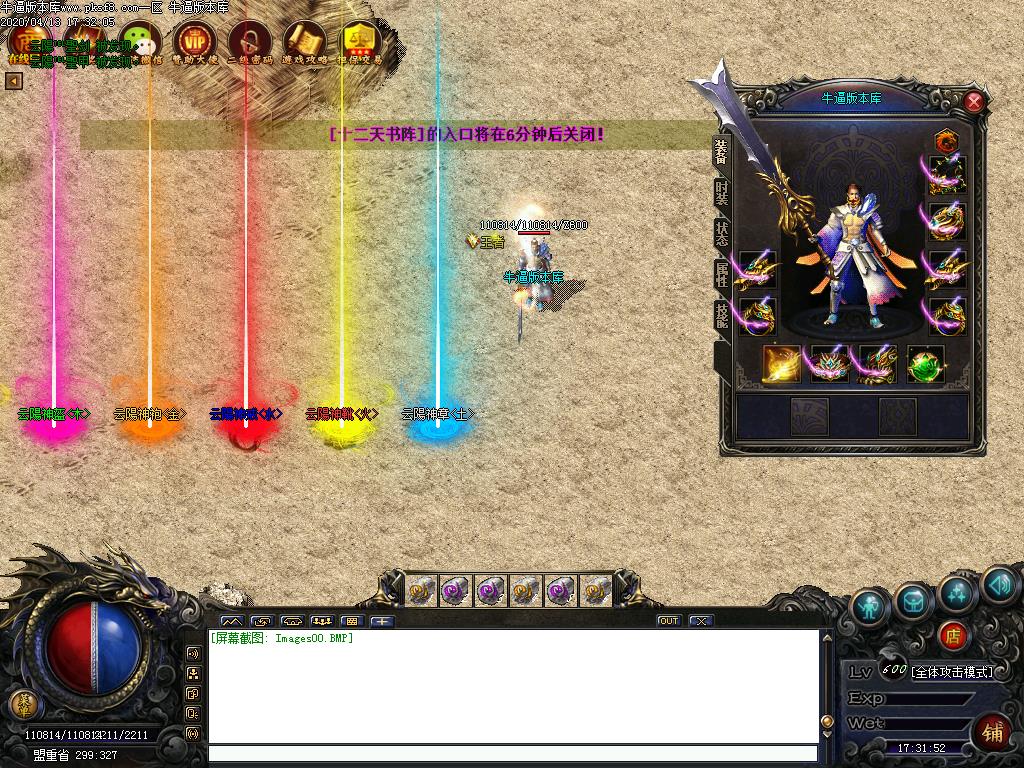Select the glowing golden wing equipment slot
The height and width of the screenshot is (768, 1024).
point(782,365)
